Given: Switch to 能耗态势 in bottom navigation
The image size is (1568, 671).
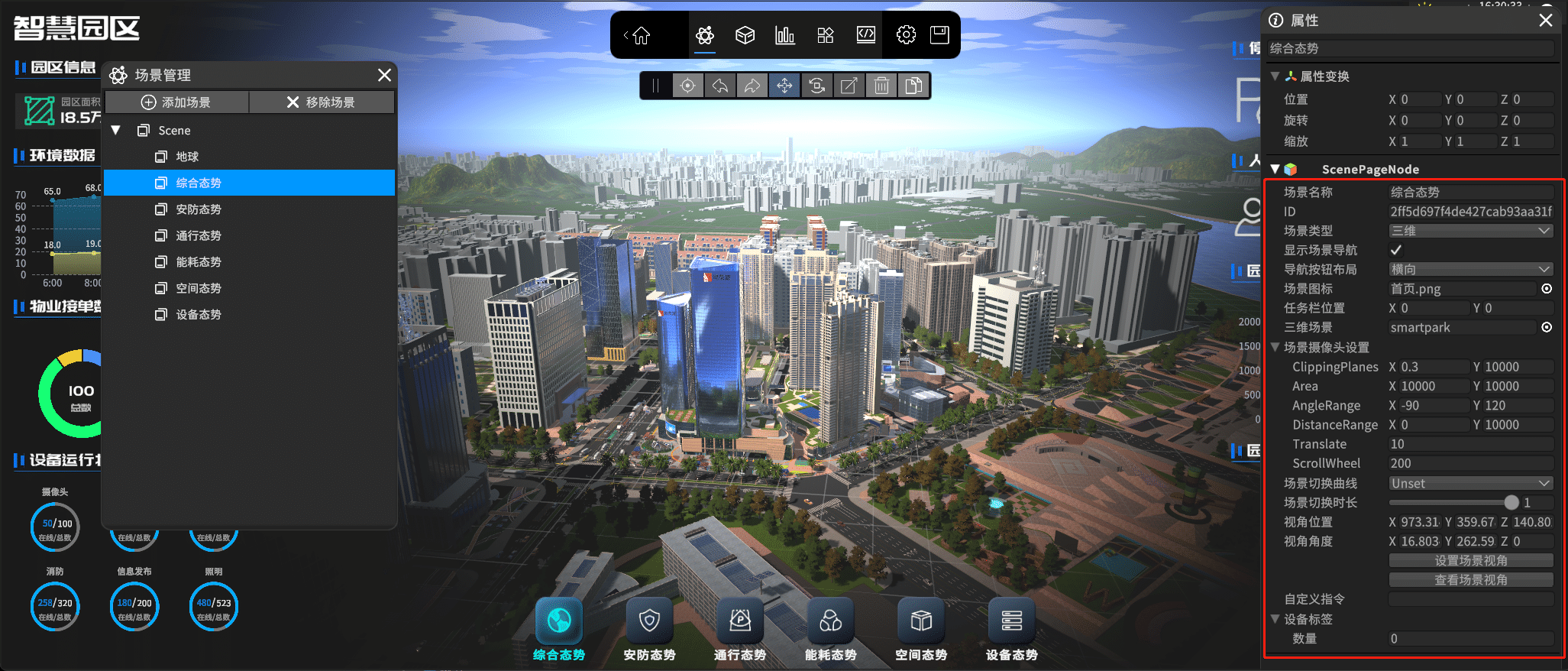Looking at the screenshot, I should (830, 630).
